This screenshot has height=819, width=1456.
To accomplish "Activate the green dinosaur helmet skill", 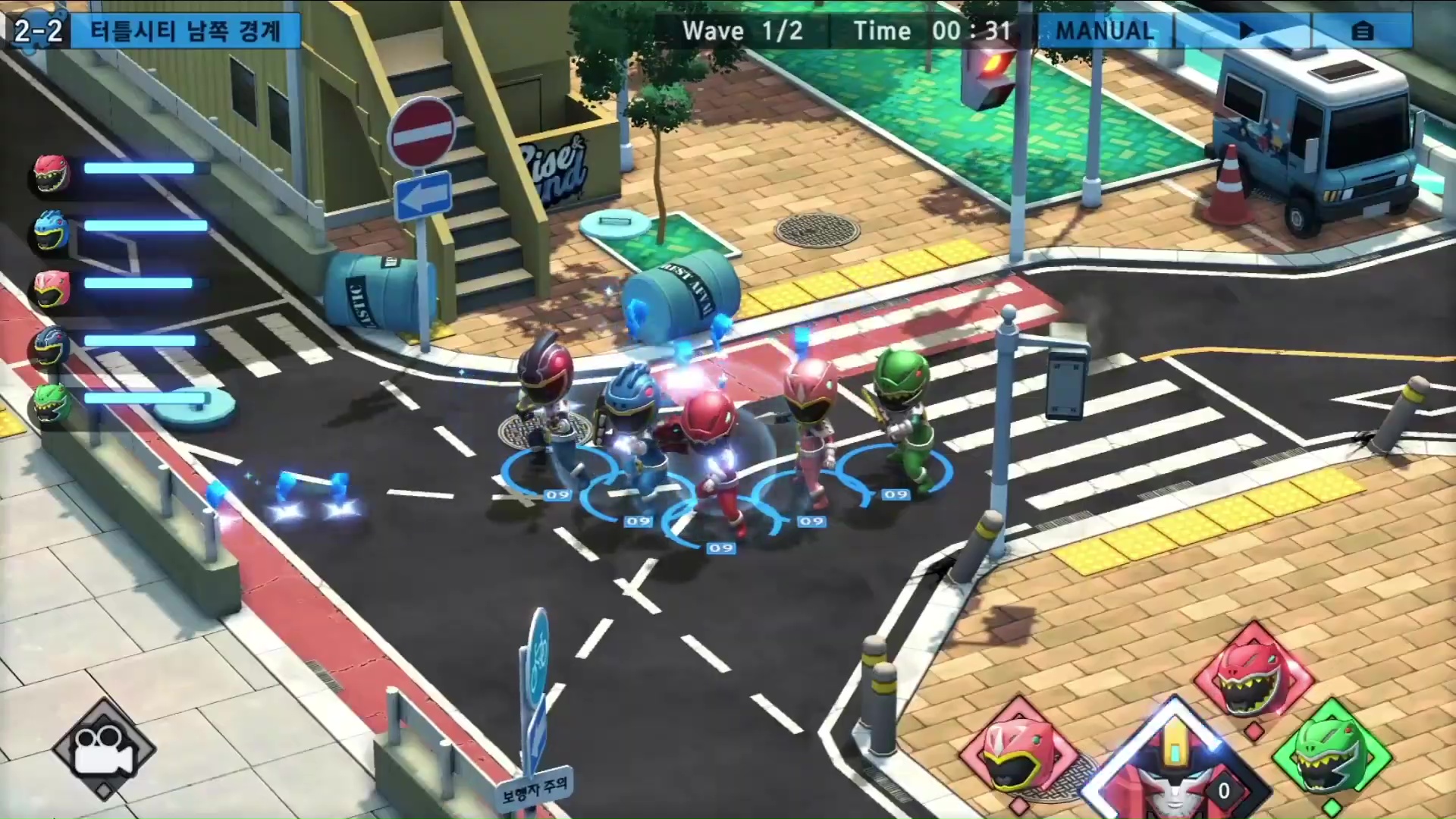I will pyautogui.click(x=1332, y=755).
